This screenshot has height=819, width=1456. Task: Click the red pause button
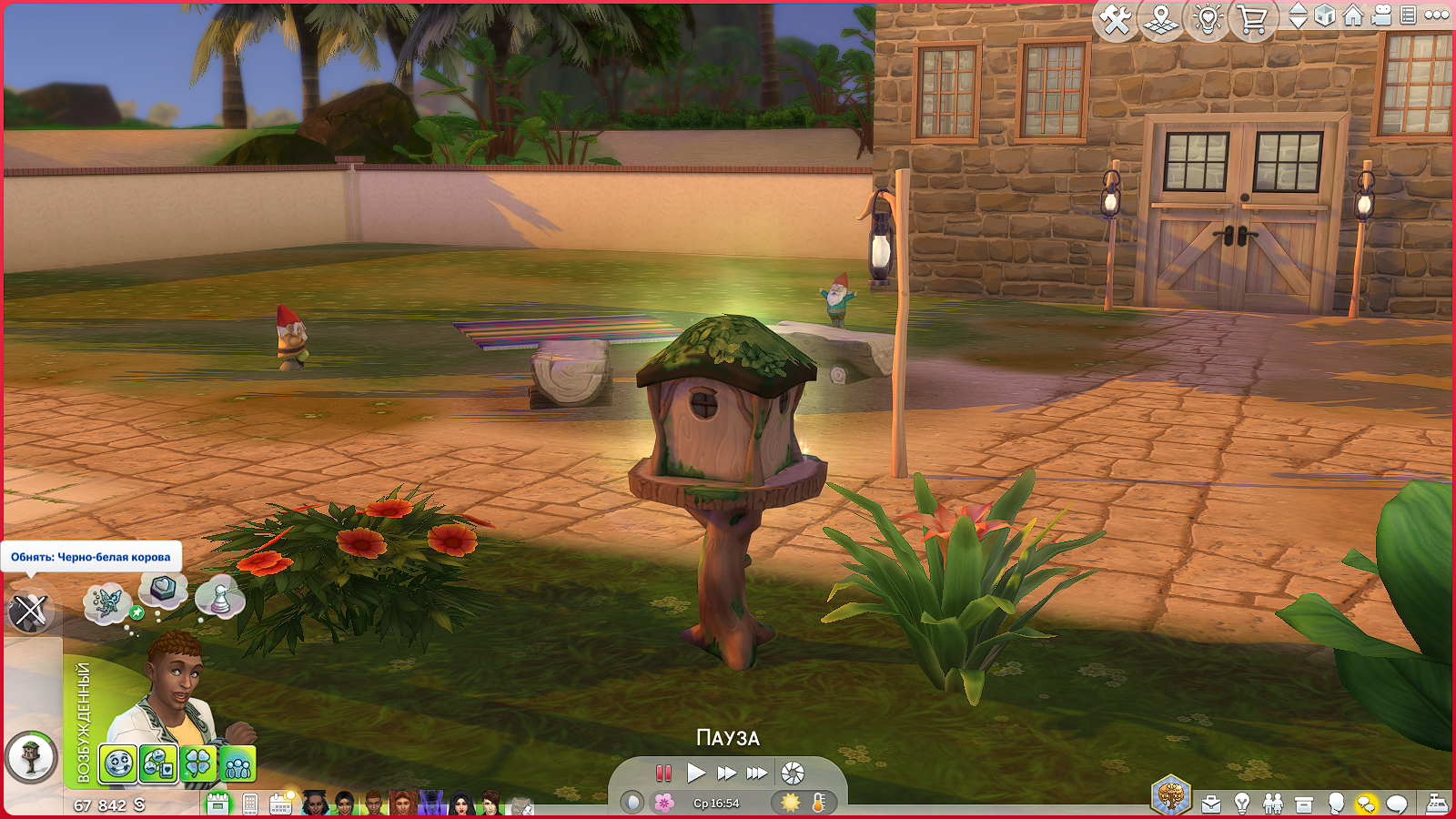click(x=663, y=773)
